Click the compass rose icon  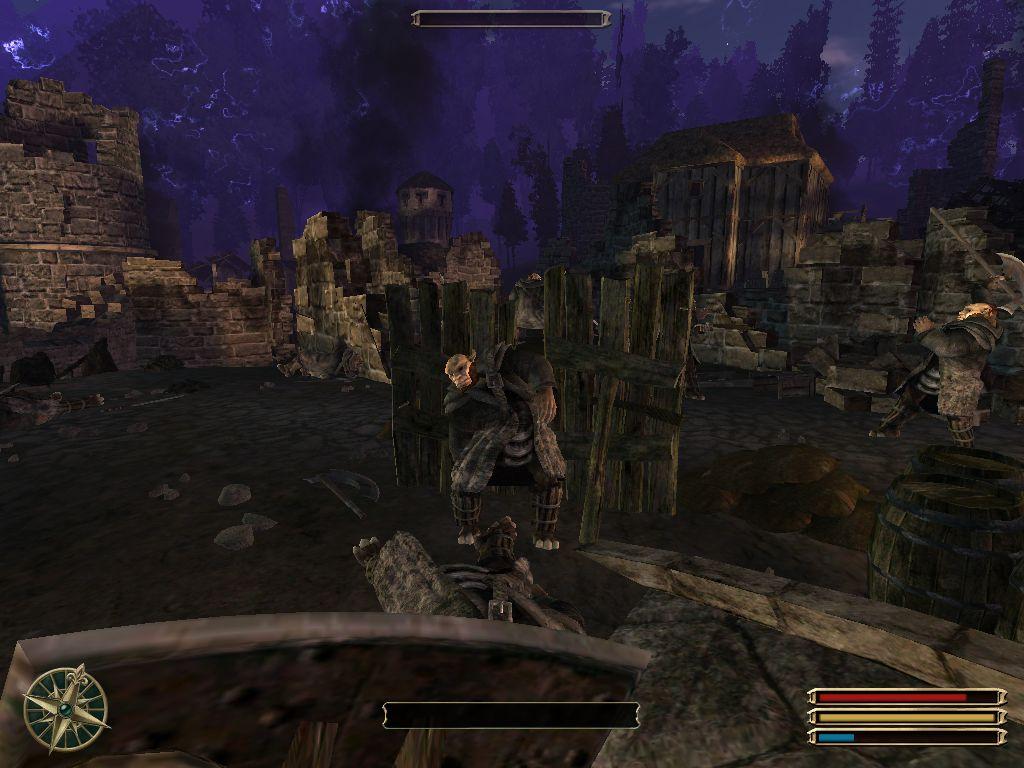pos(66,709)
